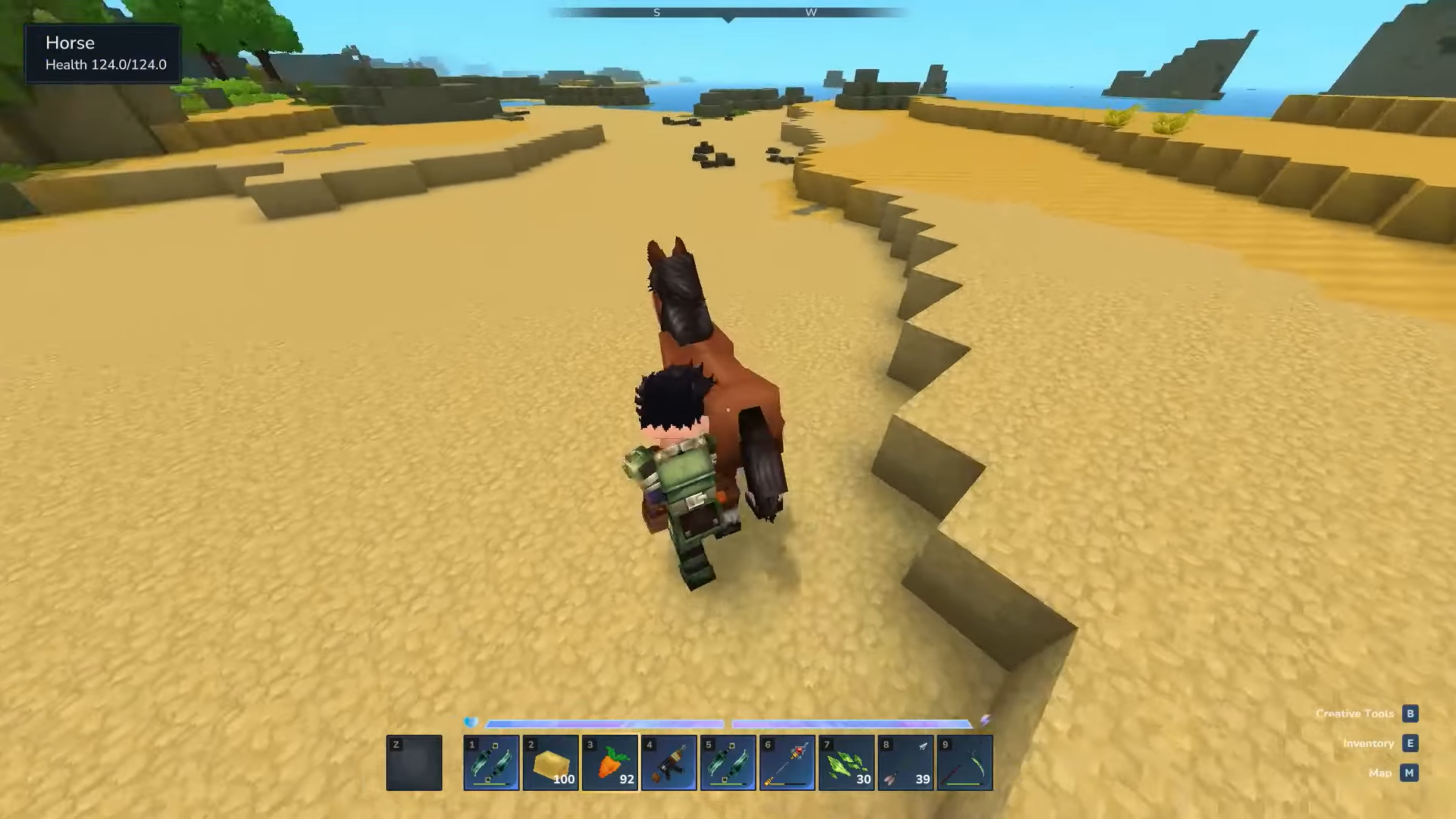
Task: Select the bow in hotbar slot 9
Action: click(x=964, y=762)
